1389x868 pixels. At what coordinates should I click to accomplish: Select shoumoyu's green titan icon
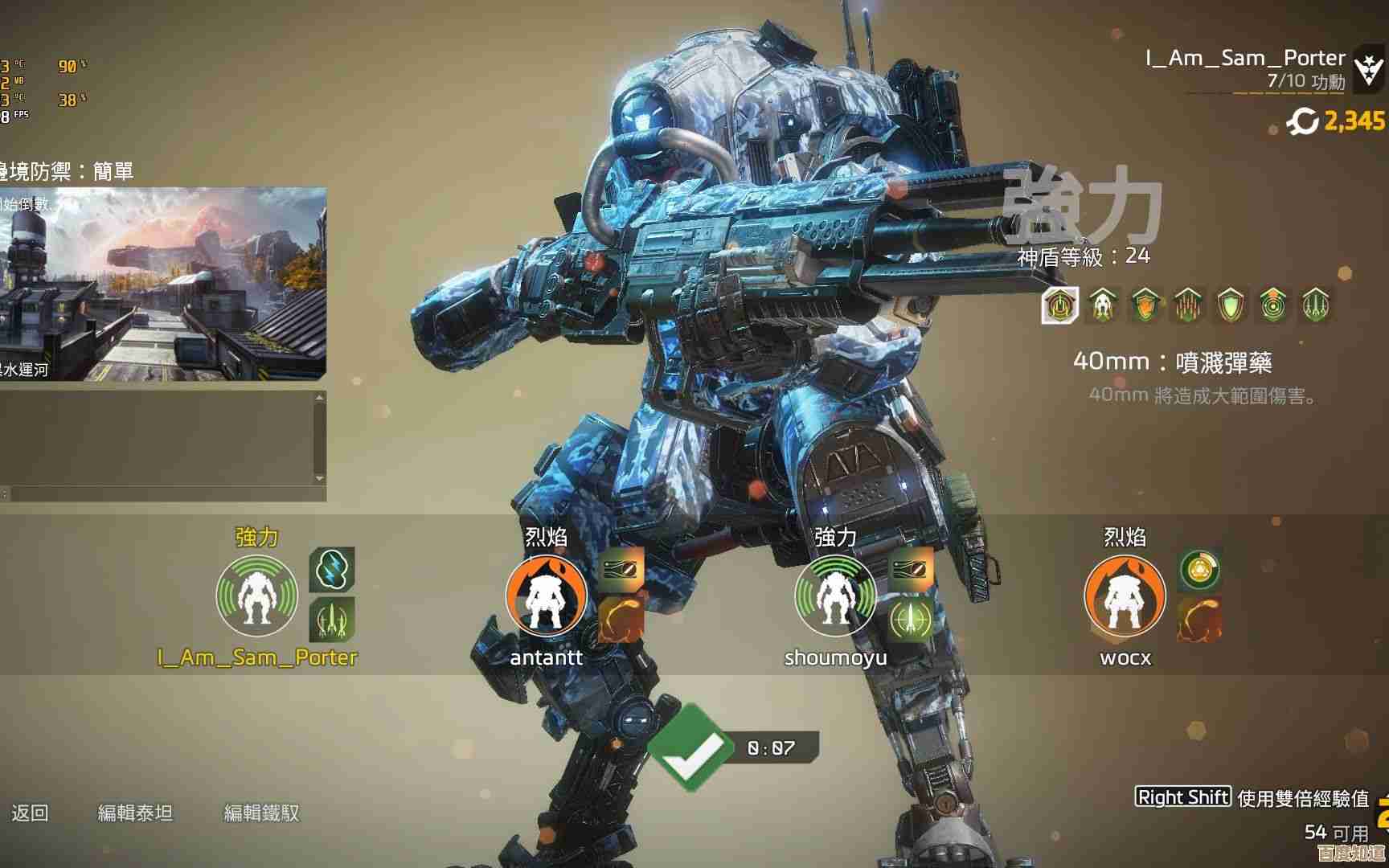(x=835, y=596)
